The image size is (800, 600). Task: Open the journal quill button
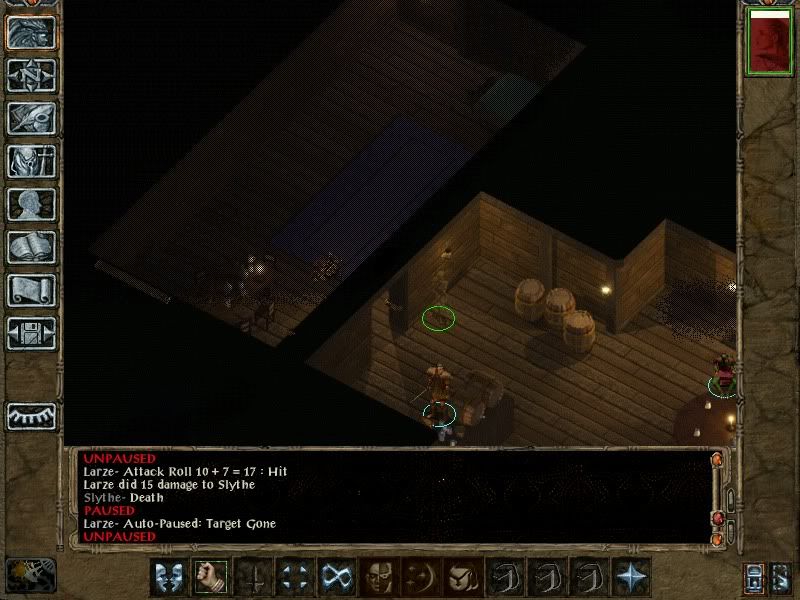point(31,118)
